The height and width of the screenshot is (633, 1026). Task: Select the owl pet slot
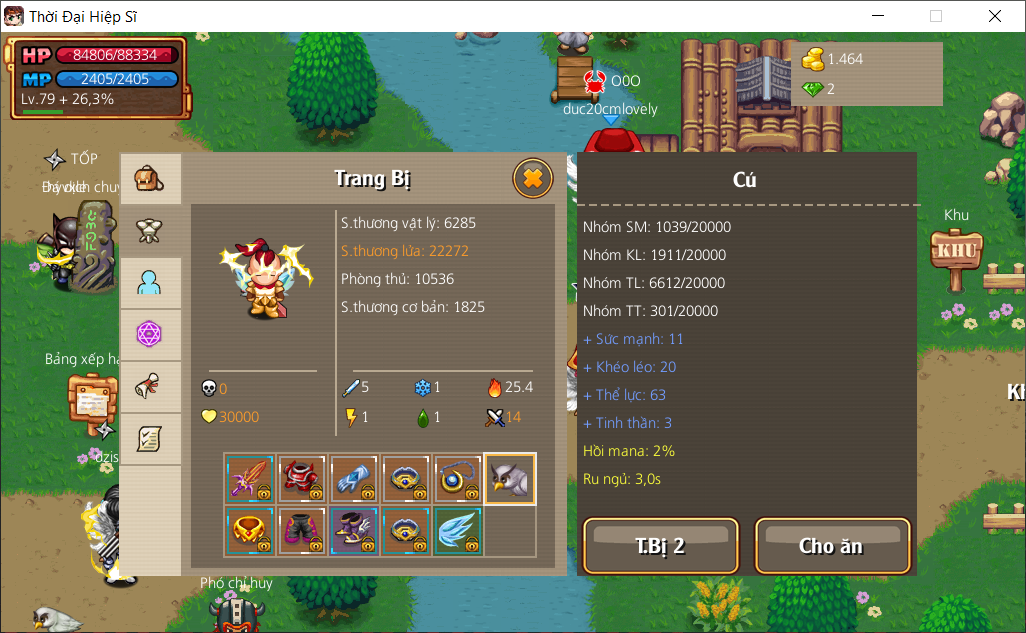[510, 479]
